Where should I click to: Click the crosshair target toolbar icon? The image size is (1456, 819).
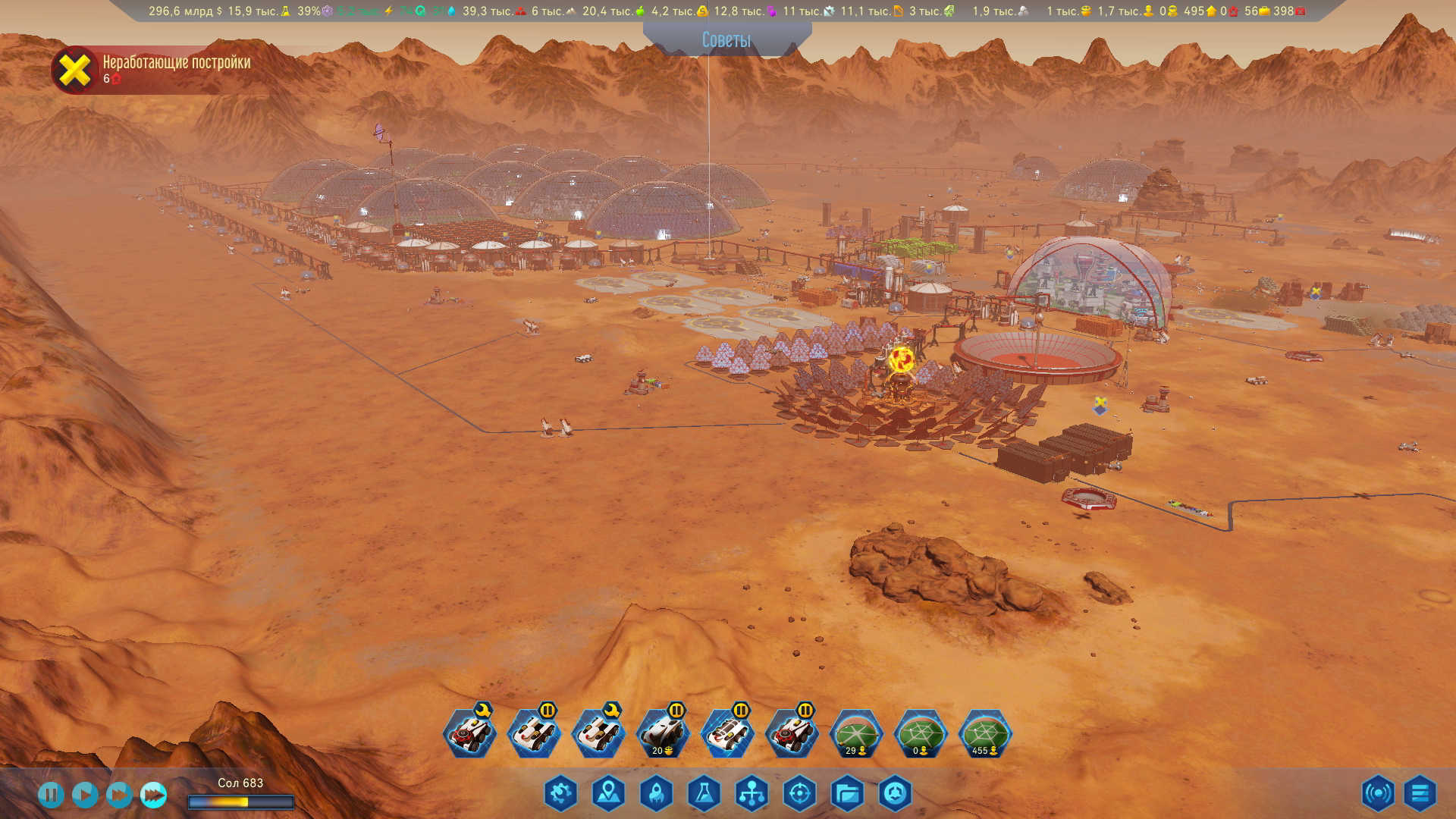pos(799,794)
